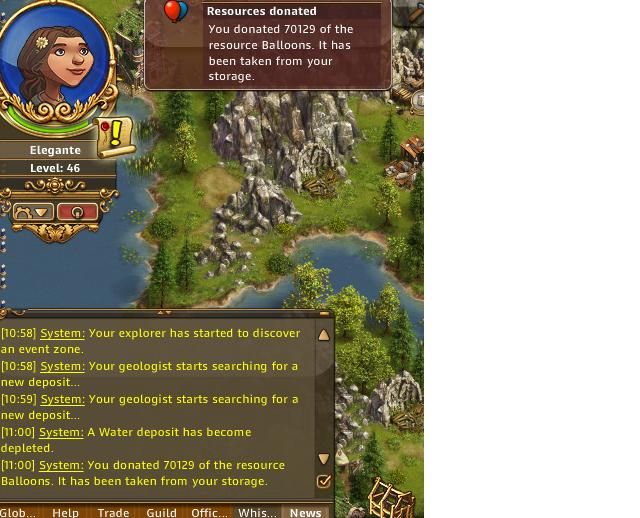The image size is (640, 518).
Task: Select the News chat tab
Action: 305,512
